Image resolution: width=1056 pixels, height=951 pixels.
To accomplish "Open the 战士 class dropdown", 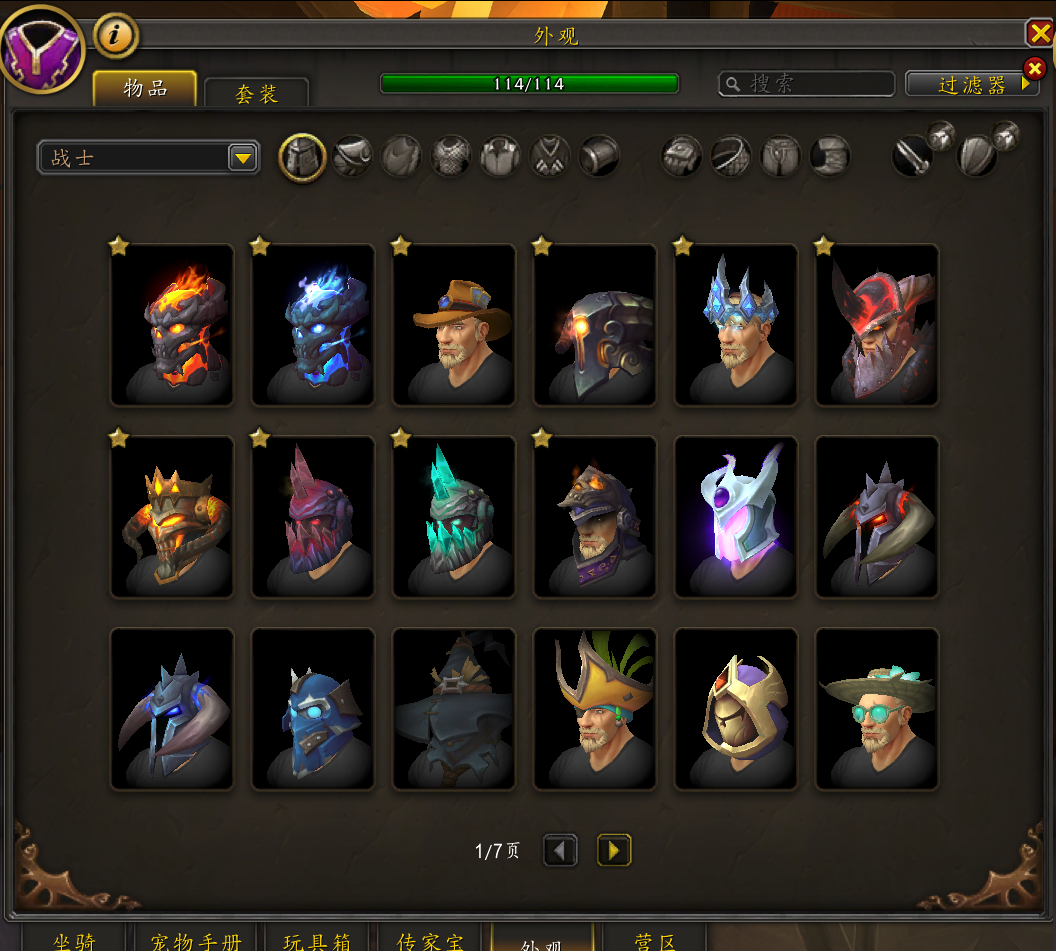I will 242,158.
